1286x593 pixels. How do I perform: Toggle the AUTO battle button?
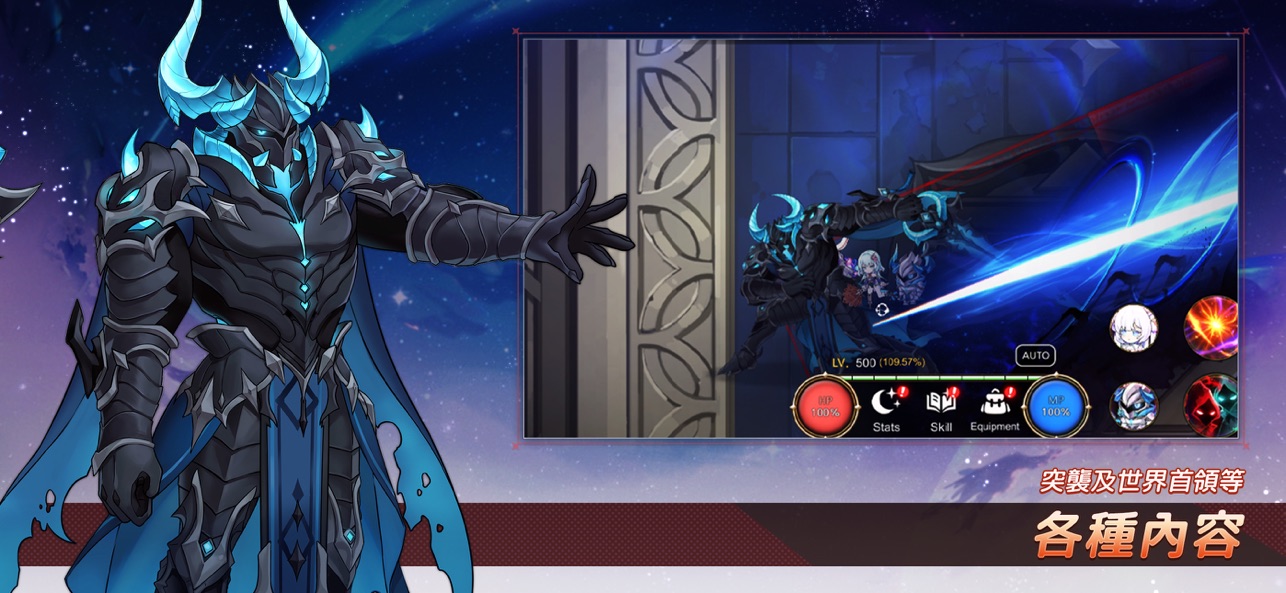(1036, 355)
